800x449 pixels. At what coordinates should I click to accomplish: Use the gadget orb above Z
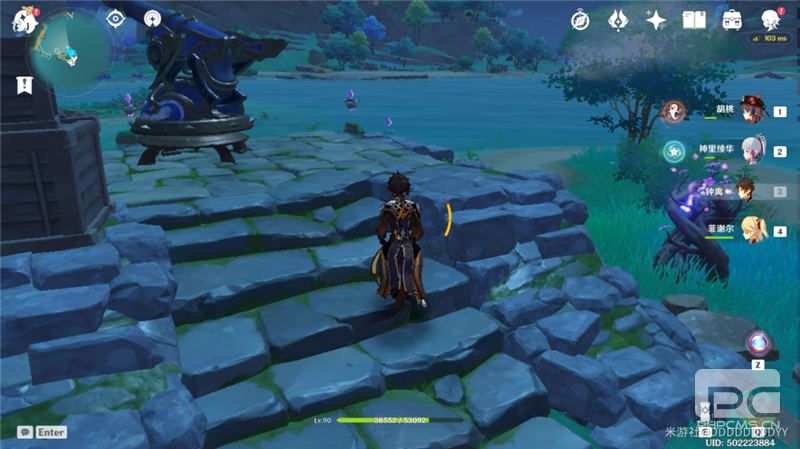757,344
